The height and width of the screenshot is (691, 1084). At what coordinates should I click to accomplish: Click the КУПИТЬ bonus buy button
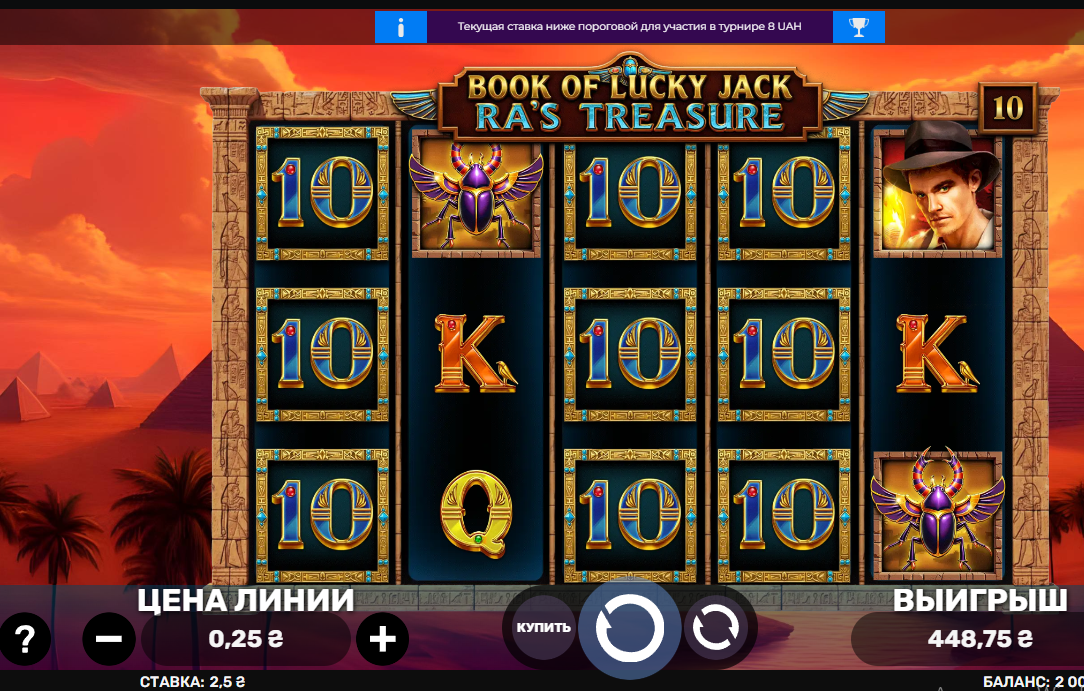[x=544, y=628]
